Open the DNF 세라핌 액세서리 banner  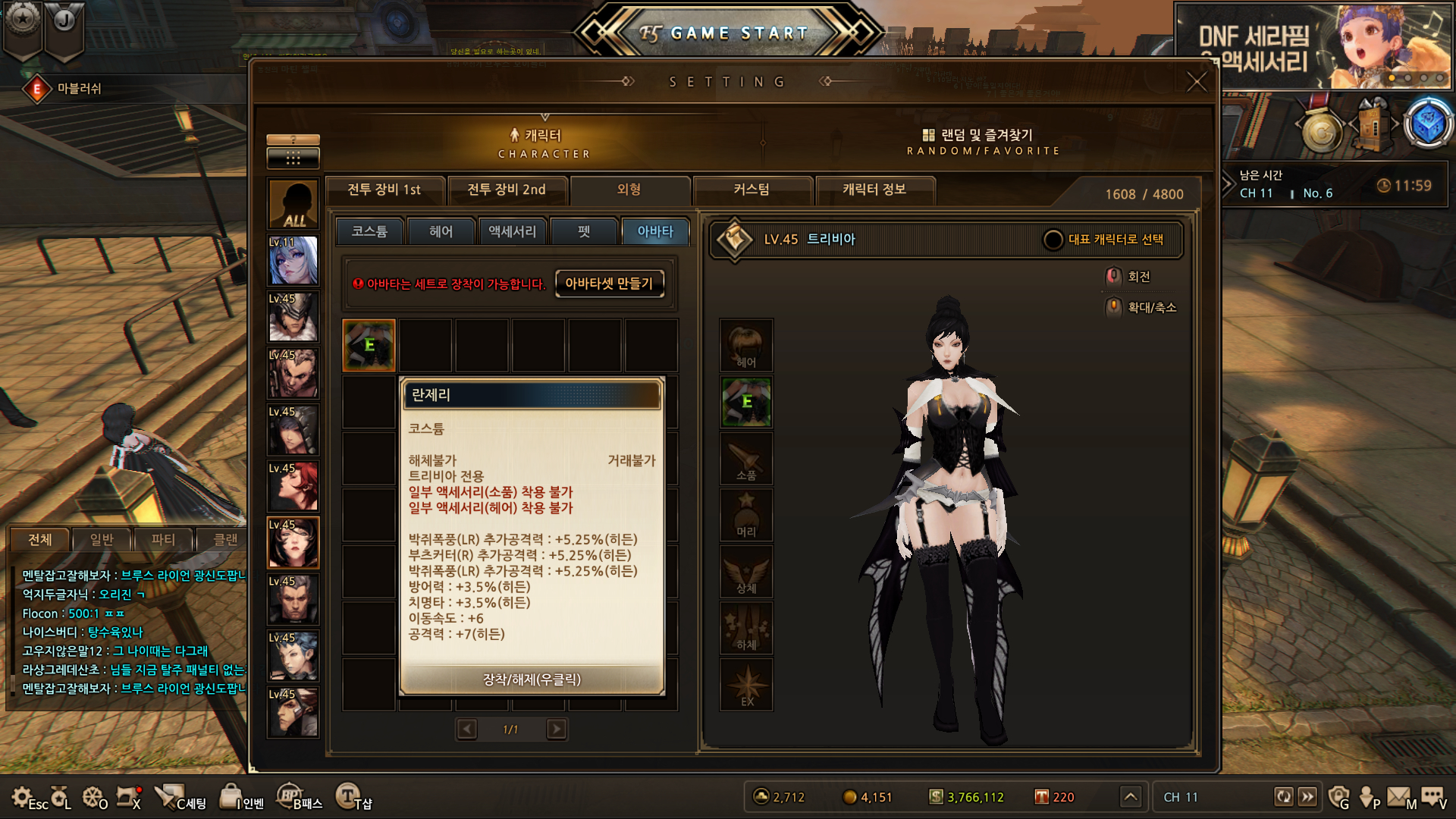click(1313, 47)
